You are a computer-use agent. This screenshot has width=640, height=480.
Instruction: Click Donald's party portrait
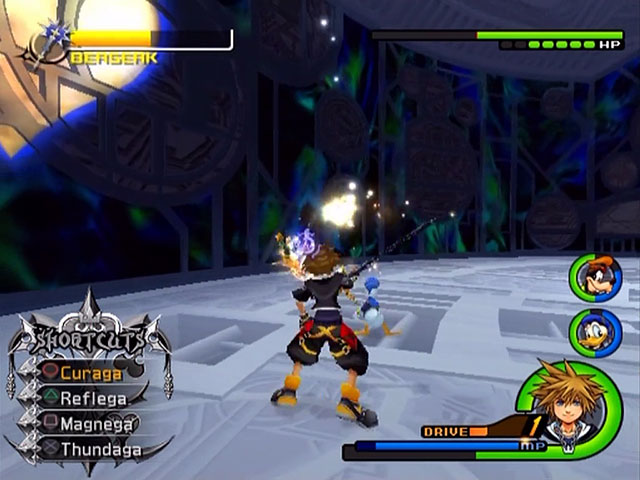595,332
